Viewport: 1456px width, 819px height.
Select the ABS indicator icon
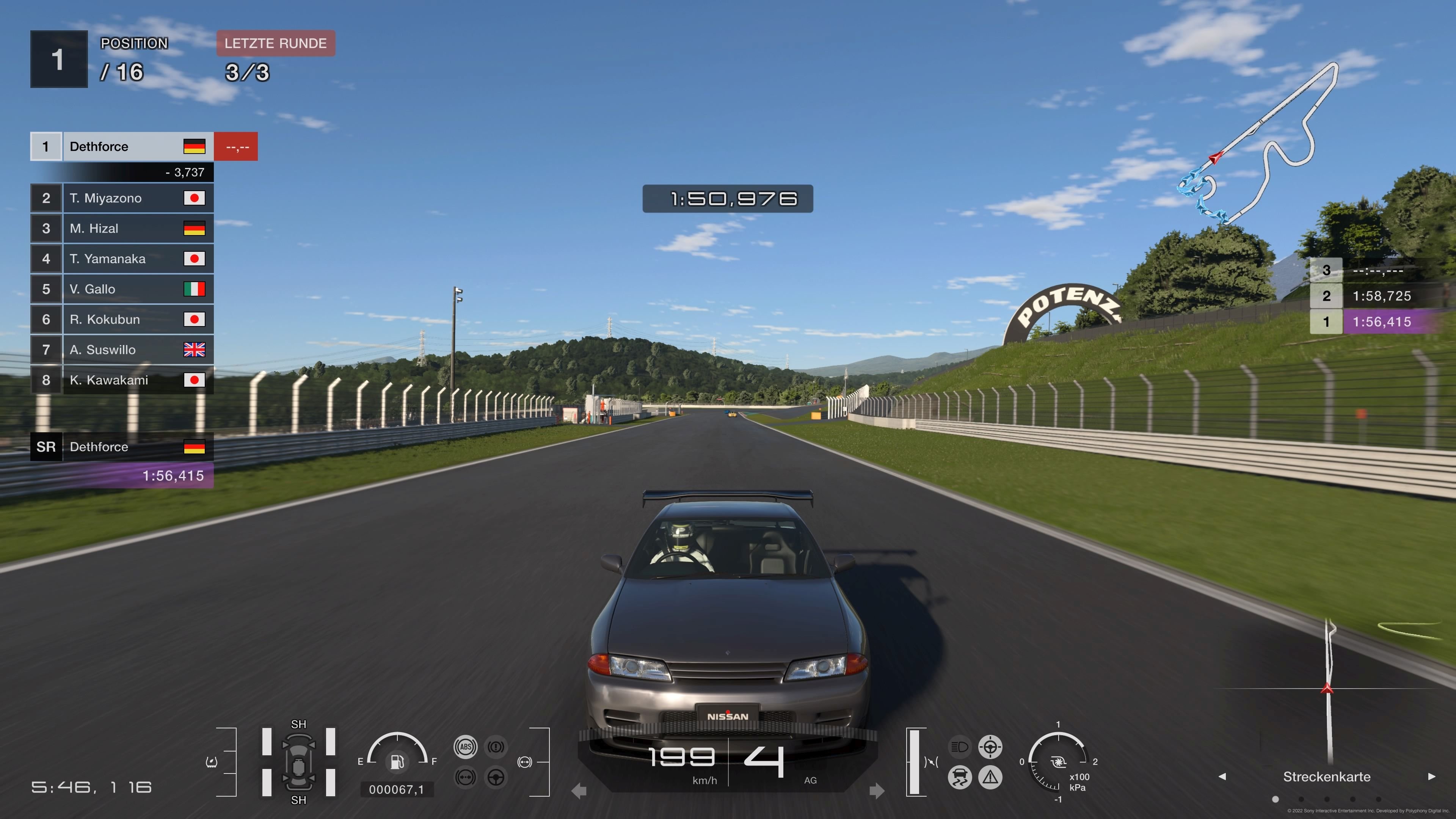point(466,747)
